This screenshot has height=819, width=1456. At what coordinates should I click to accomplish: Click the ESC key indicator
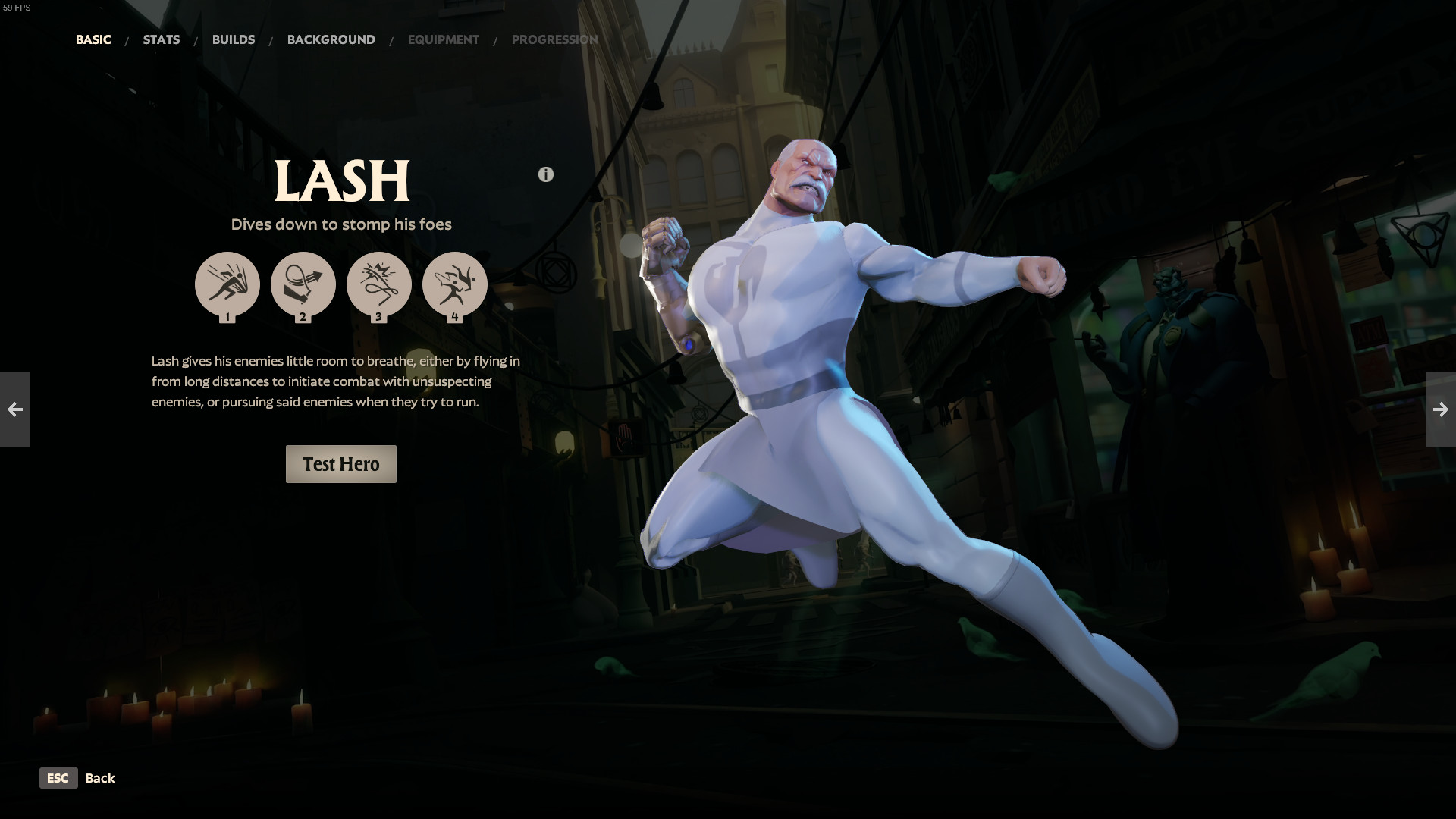(58, 778)
